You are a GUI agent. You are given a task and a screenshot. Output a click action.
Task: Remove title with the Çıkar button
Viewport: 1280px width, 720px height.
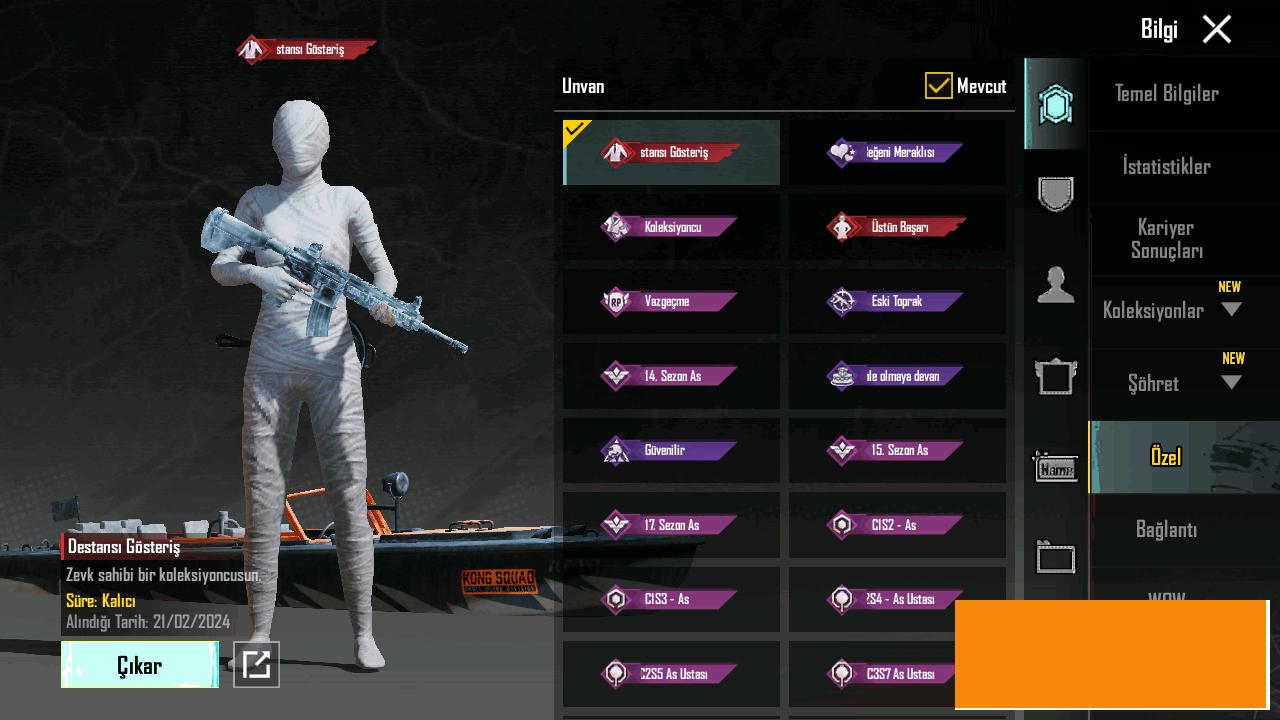pos(140,665)
